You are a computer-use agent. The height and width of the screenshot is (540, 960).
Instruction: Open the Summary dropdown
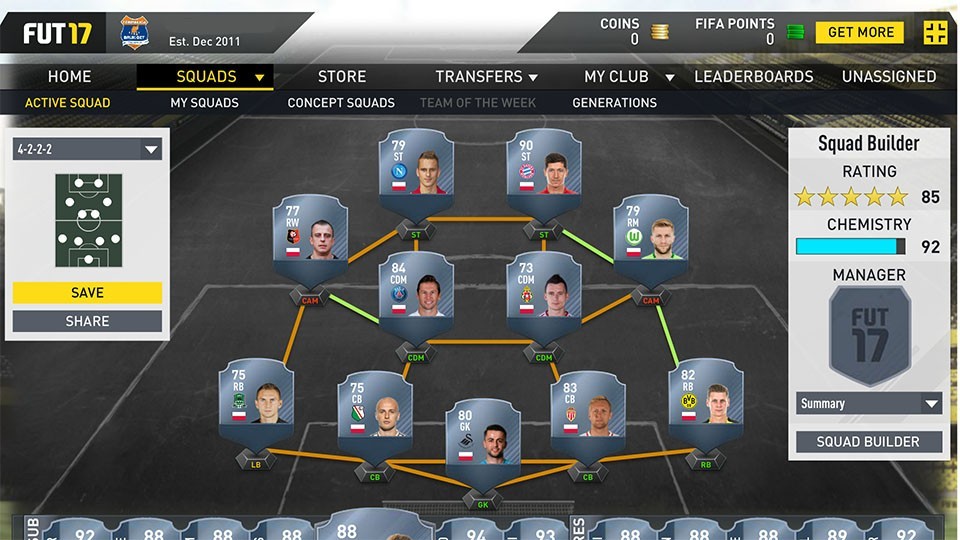coord(869,404)
